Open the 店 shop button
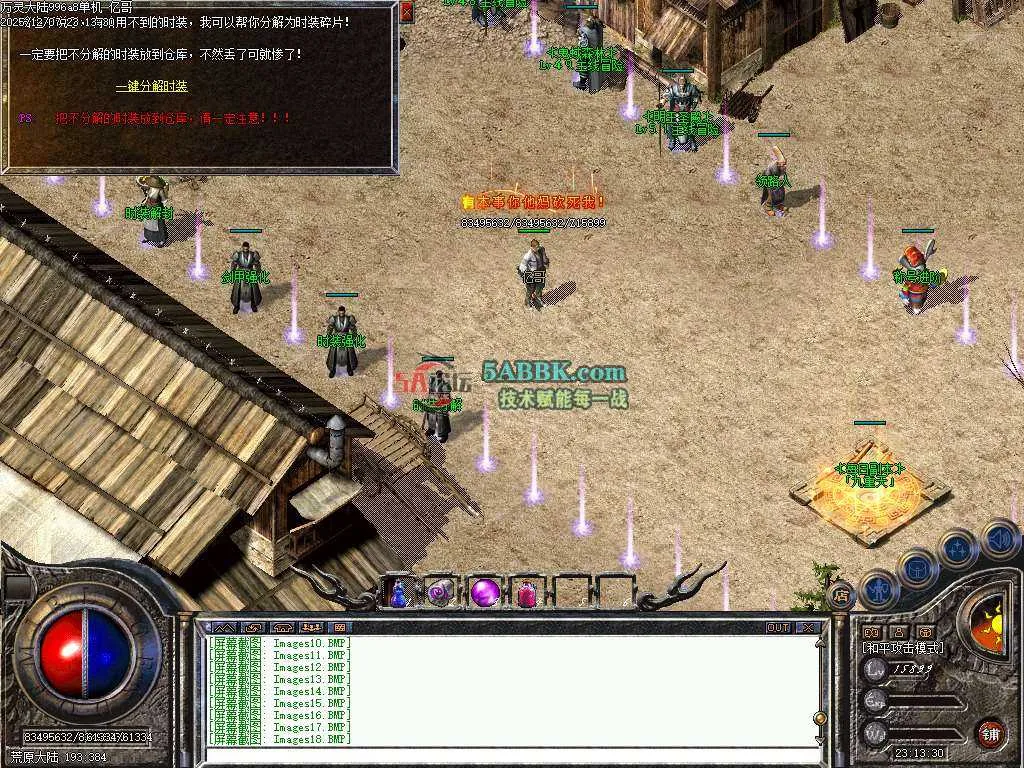This screenshot has height=768, width=1024. (x=841, y=594)
